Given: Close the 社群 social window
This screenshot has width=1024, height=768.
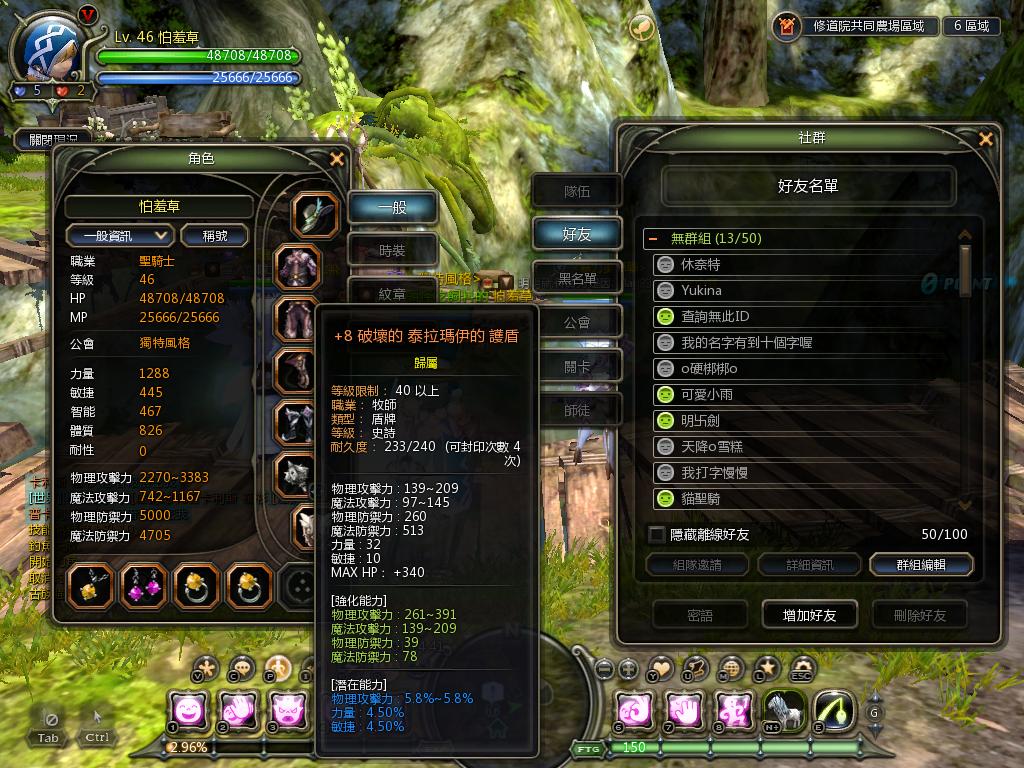Looking at the screenshot, I should [986, 139].
